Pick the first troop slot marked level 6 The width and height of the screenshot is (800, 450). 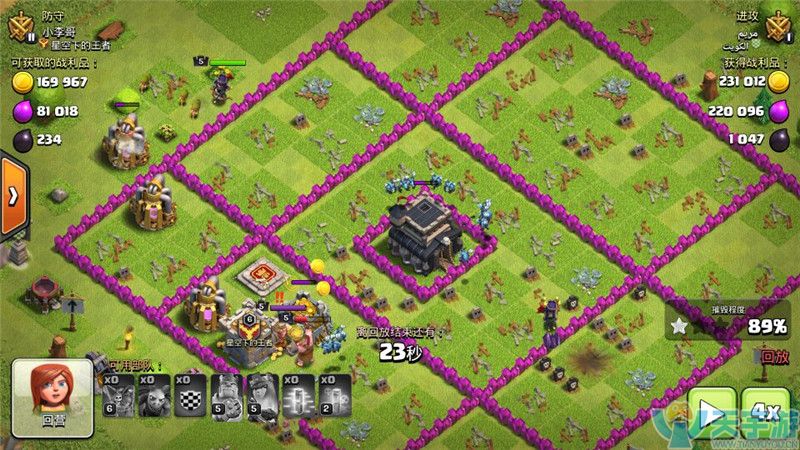119,393
